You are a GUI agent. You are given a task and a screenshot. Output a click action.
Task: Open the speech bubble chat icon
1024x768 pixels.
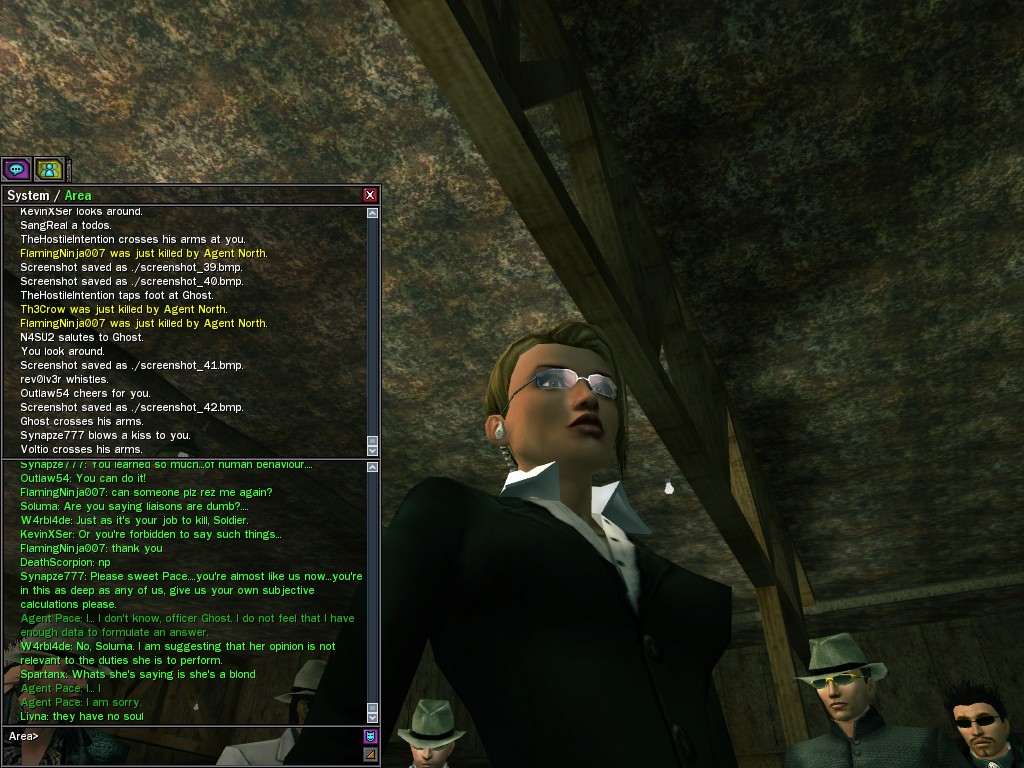(x=16, y=170)
